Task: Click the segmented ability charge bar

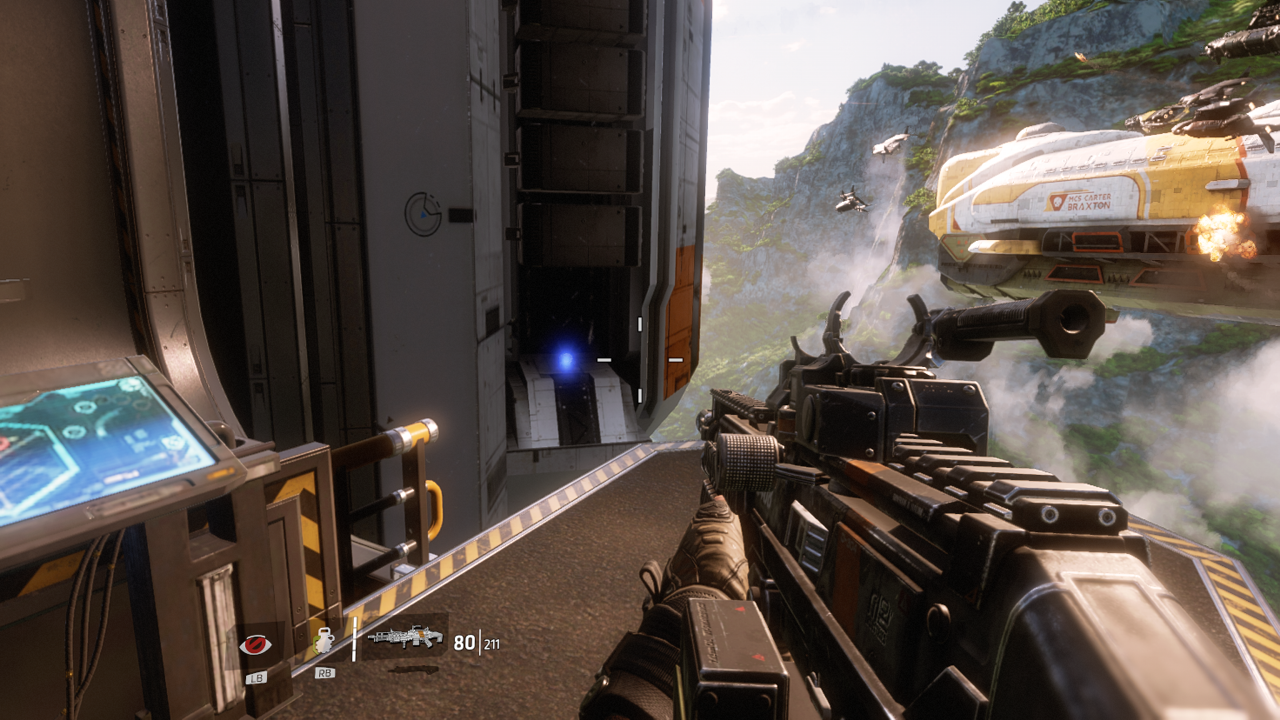Action: coord(354,639)
